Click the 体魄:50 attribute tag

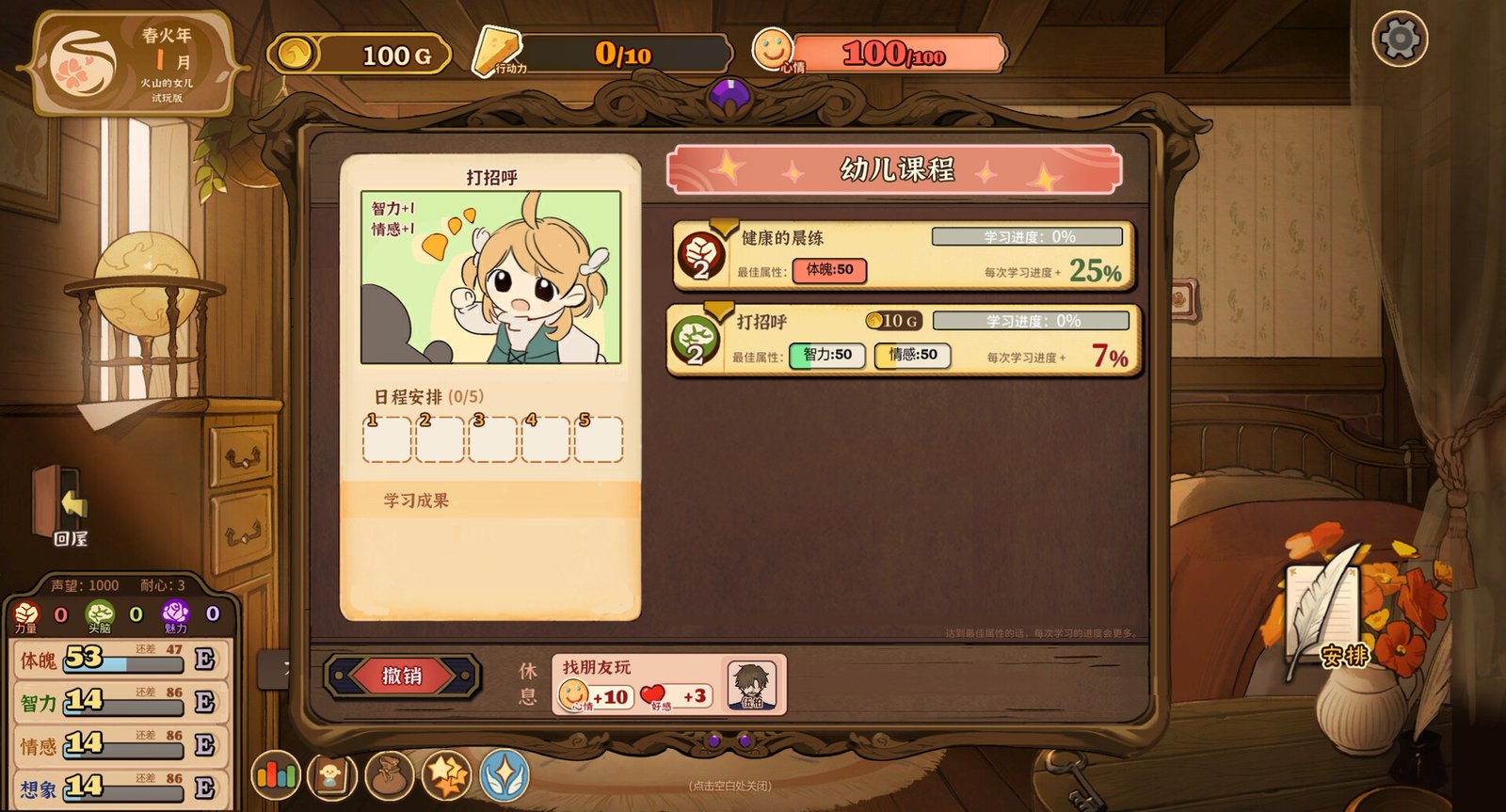(830, 272)
